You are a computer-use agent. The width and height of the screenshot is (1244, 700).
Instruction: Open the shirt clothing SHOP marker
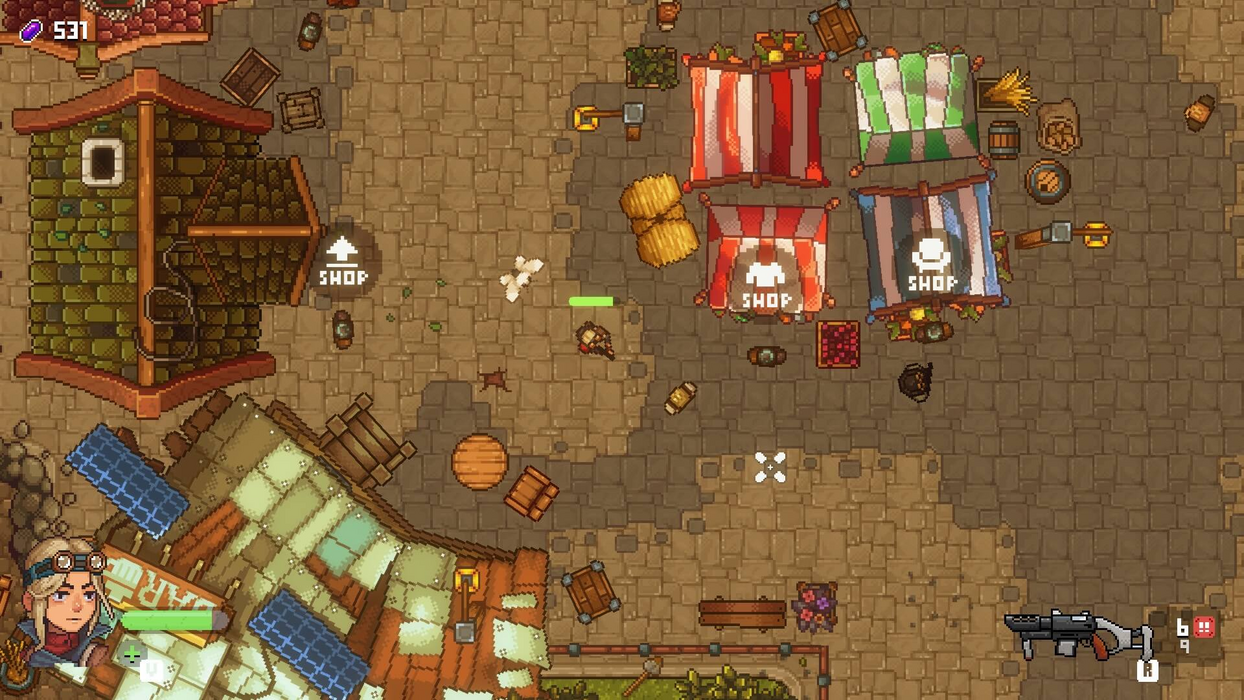pos(766,283)
